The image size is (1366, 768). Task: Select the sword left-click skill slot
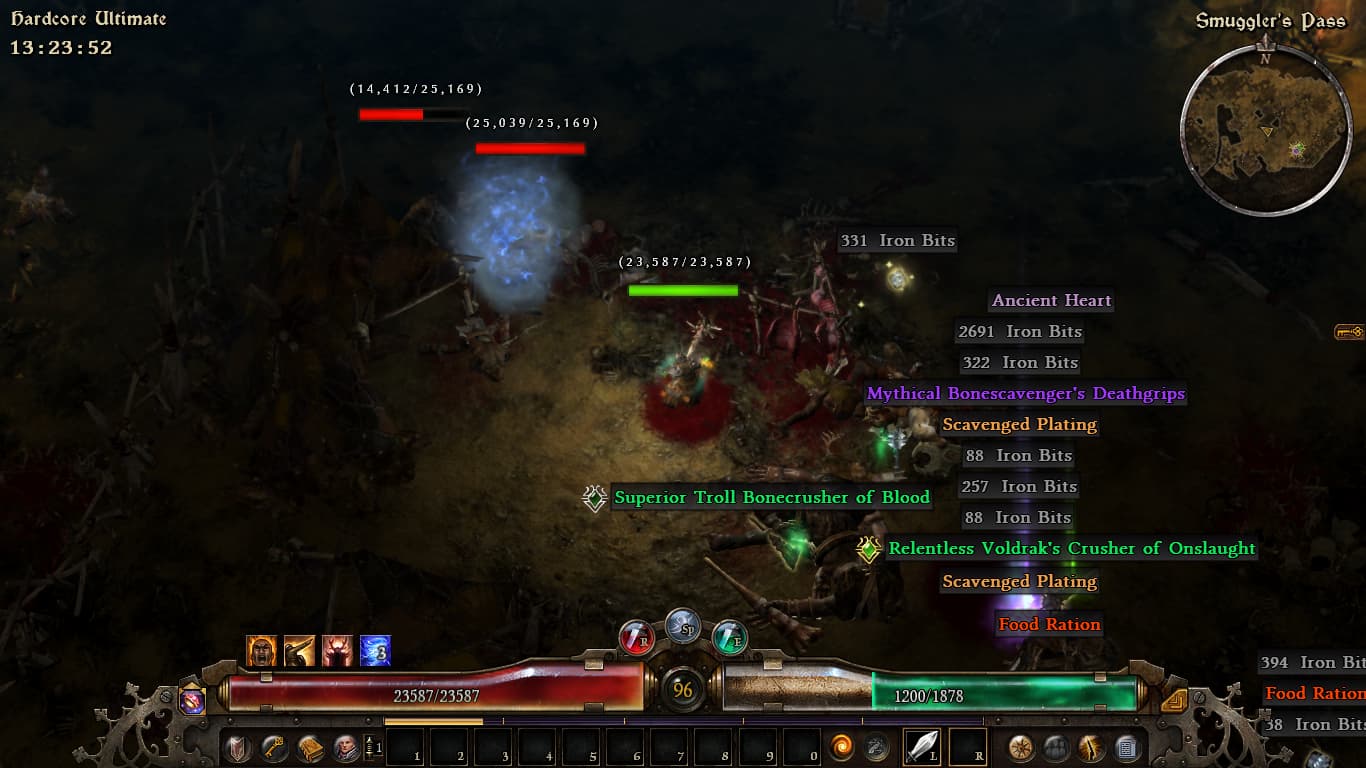pos(922,747)
